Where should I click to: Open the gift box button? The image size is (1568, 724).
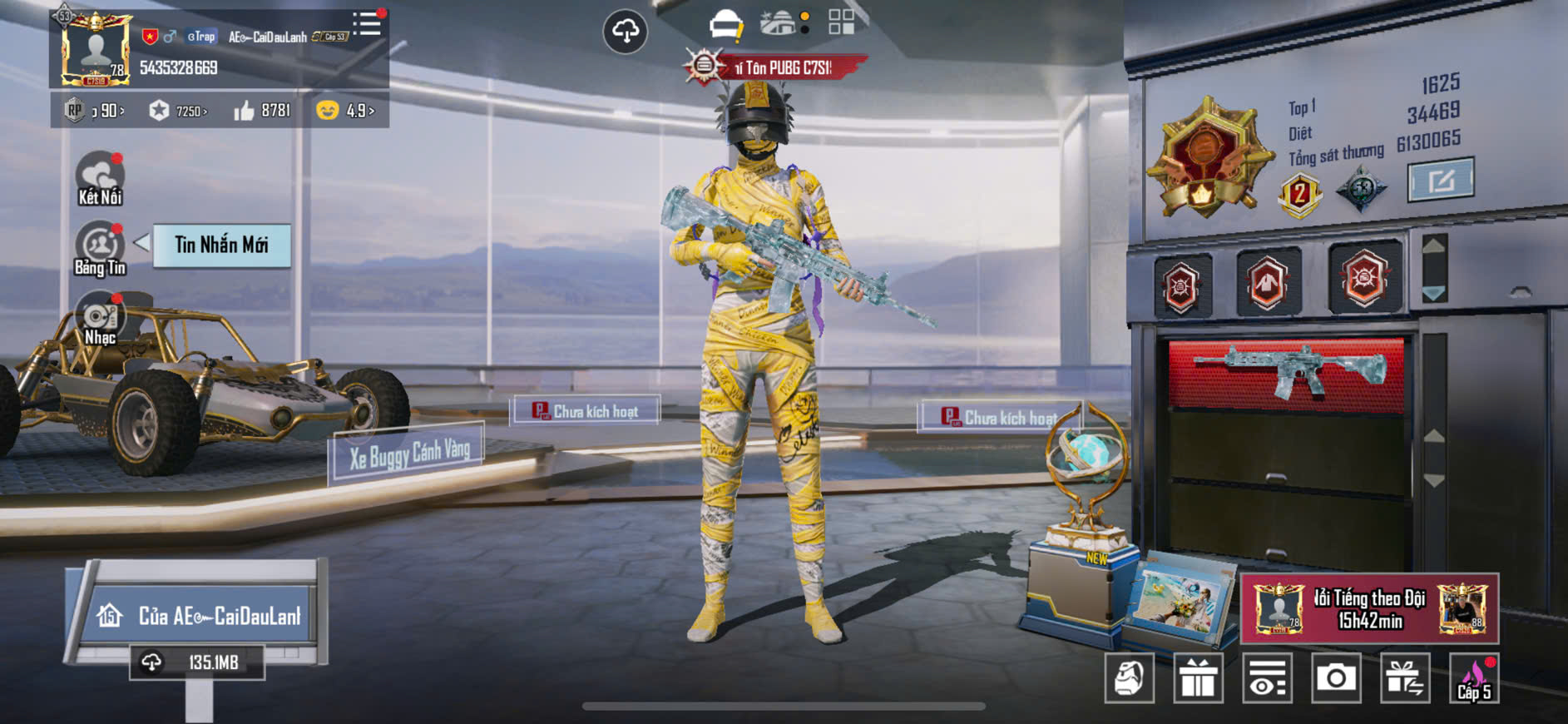1198,678
